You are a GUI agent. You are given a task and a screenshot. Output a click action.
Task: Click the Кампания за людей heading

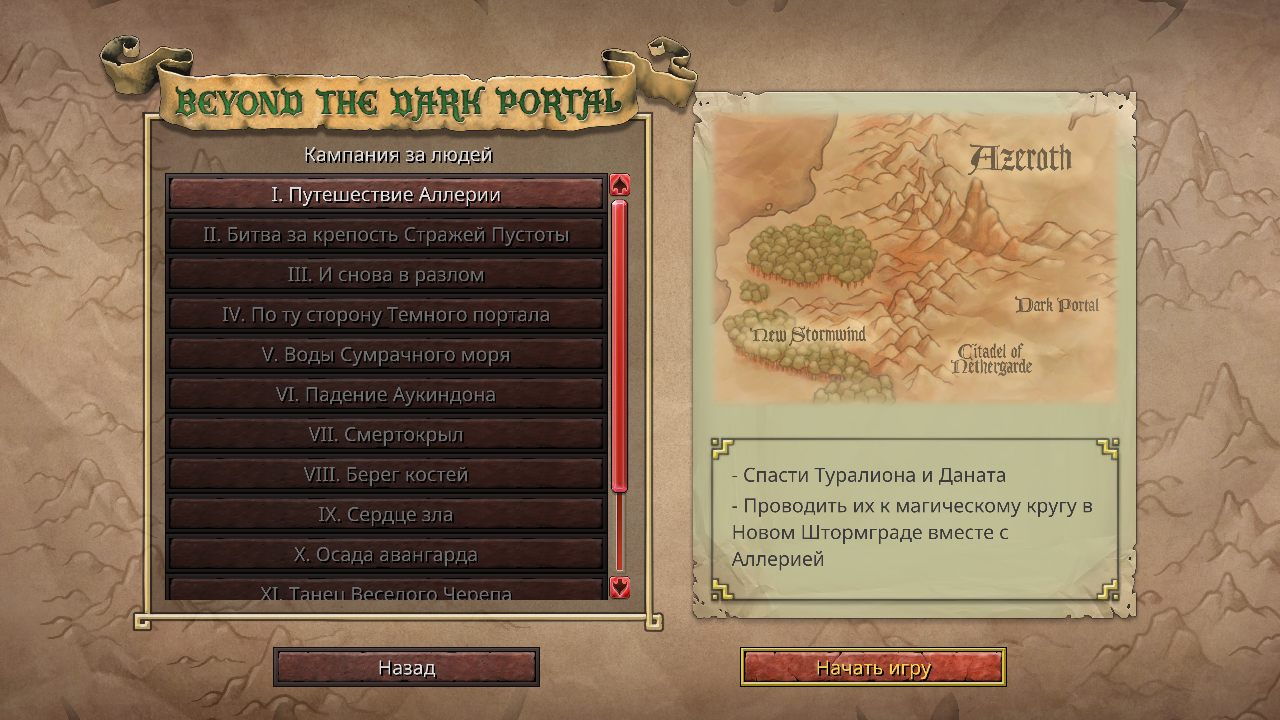click(x=398, y=155)
